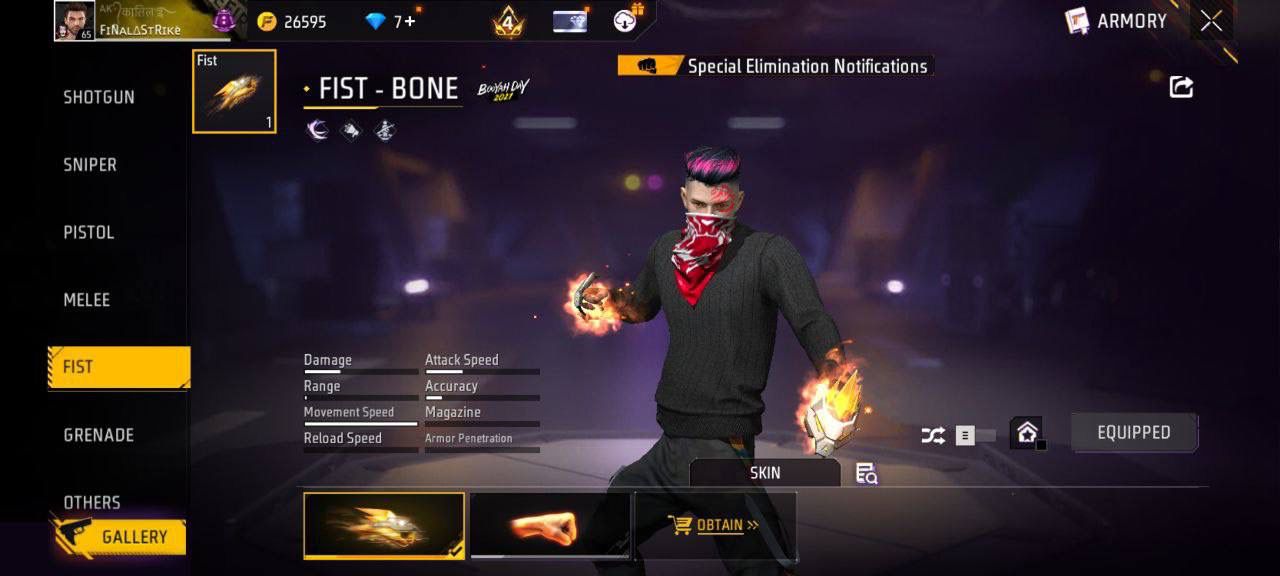The width and height of the screenshot is (1280, 576).
Task: Choose the Melee category
Action: coord(87,300)
